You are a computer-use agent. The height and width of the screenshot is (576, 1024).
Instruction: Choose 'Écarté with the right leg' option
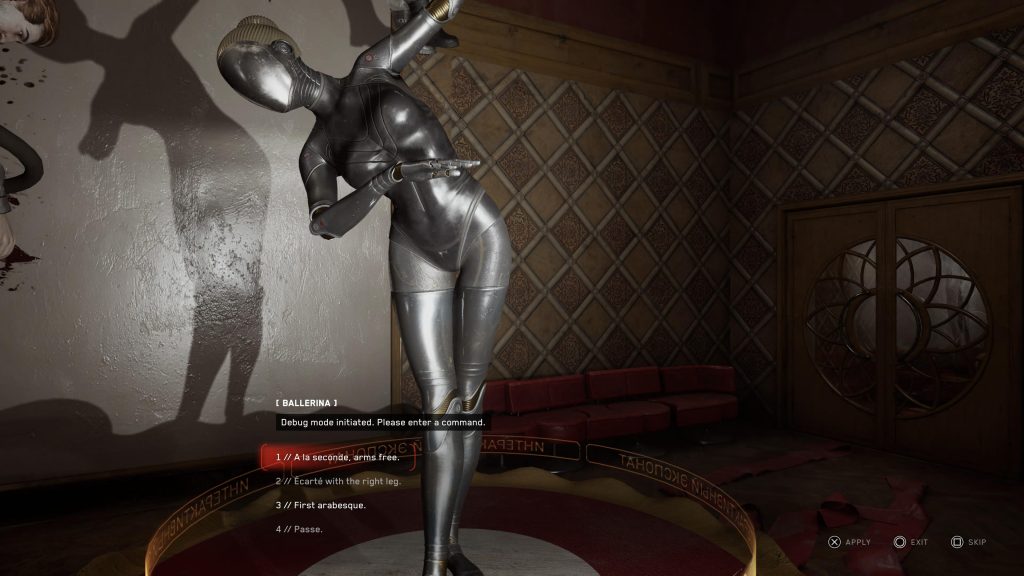[337, 481]
